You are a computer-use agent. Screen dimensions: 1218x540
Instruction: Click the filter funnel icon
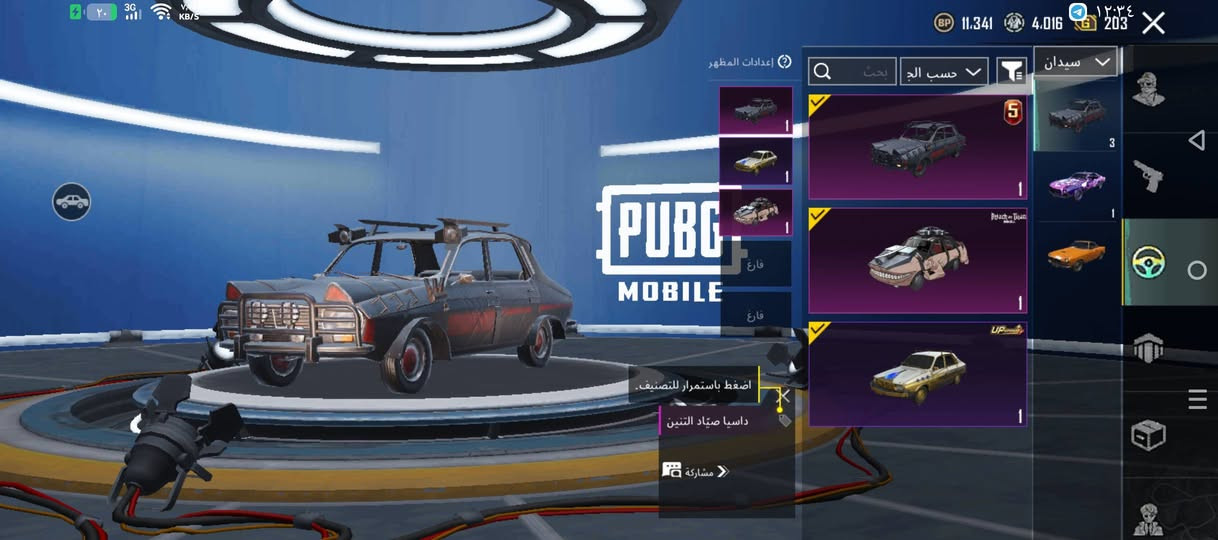(1012, 71)
